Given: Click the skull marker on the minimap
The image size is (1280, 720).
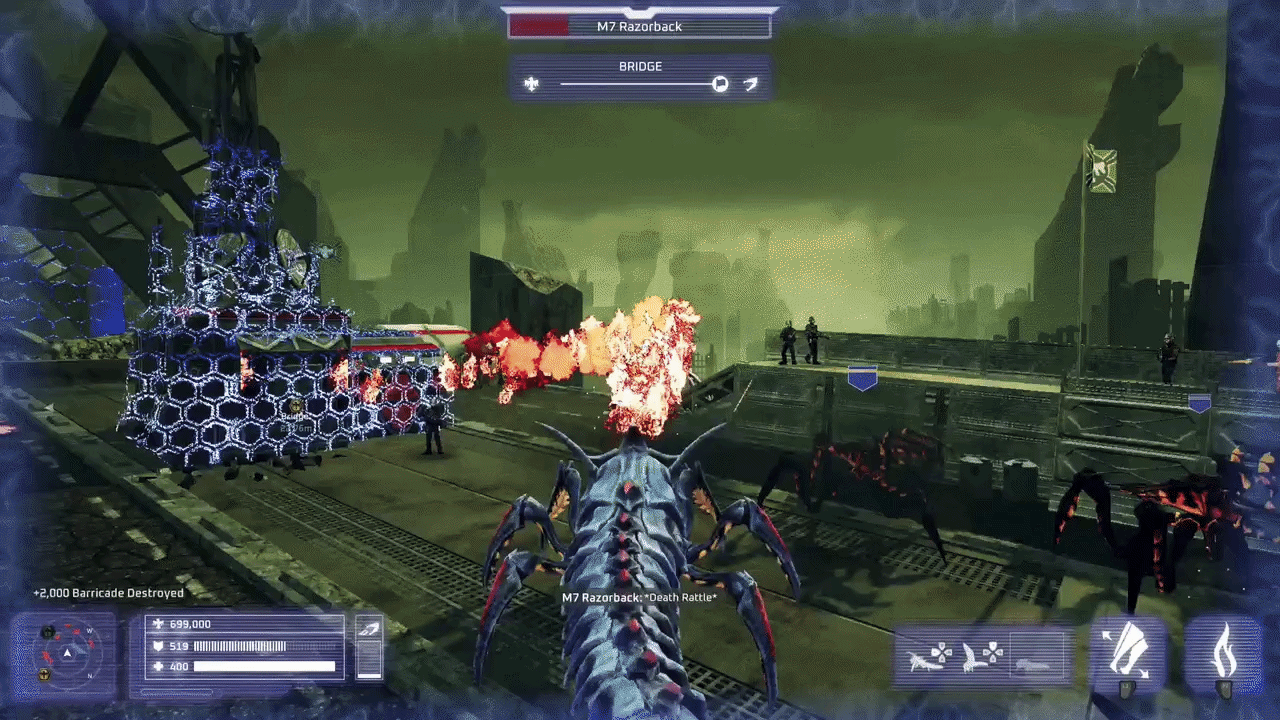Looking at the screenshot, I should pos(47,630).
